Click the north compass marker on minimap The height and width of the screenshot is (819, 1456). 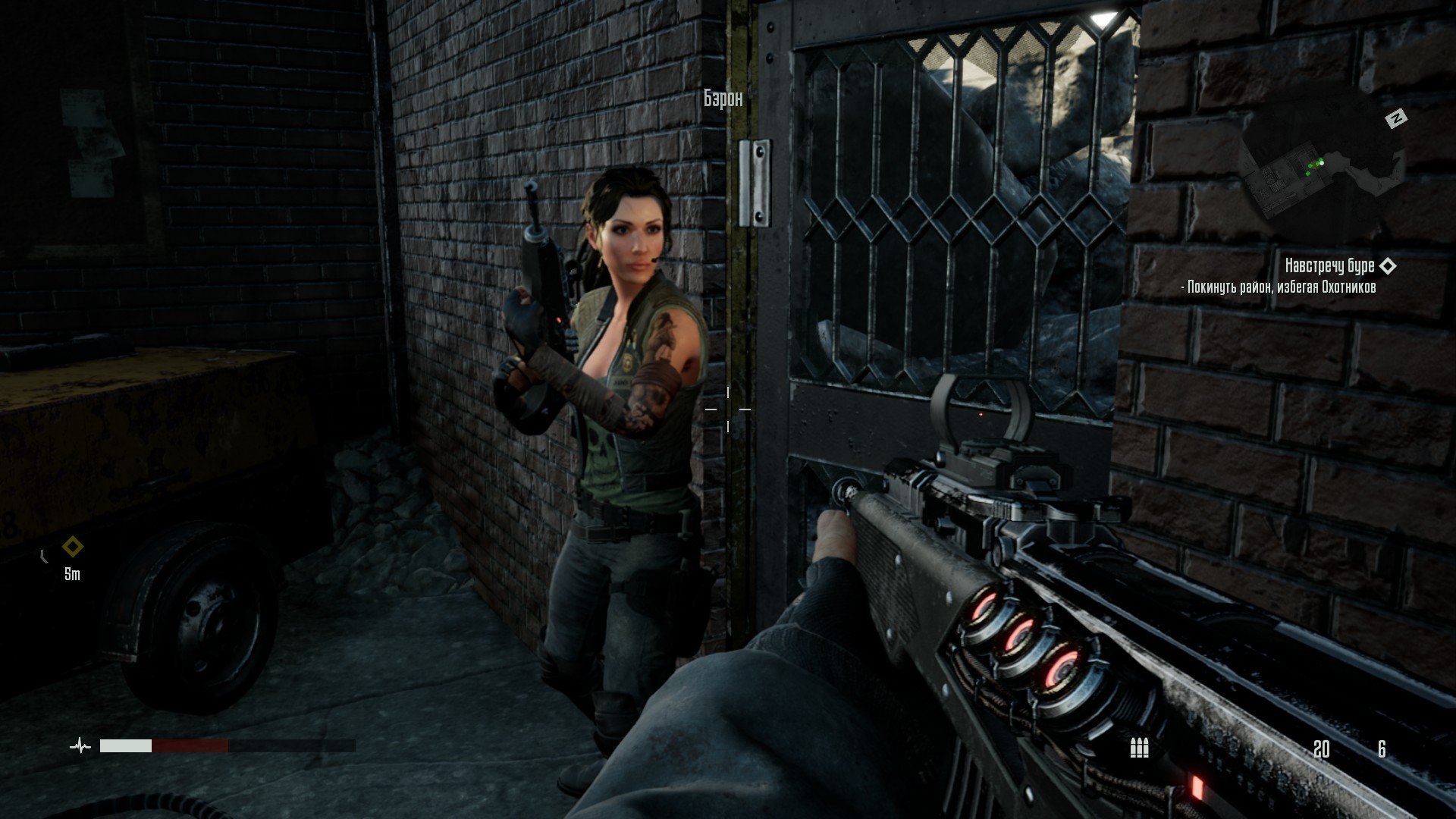coord(1396,118)
